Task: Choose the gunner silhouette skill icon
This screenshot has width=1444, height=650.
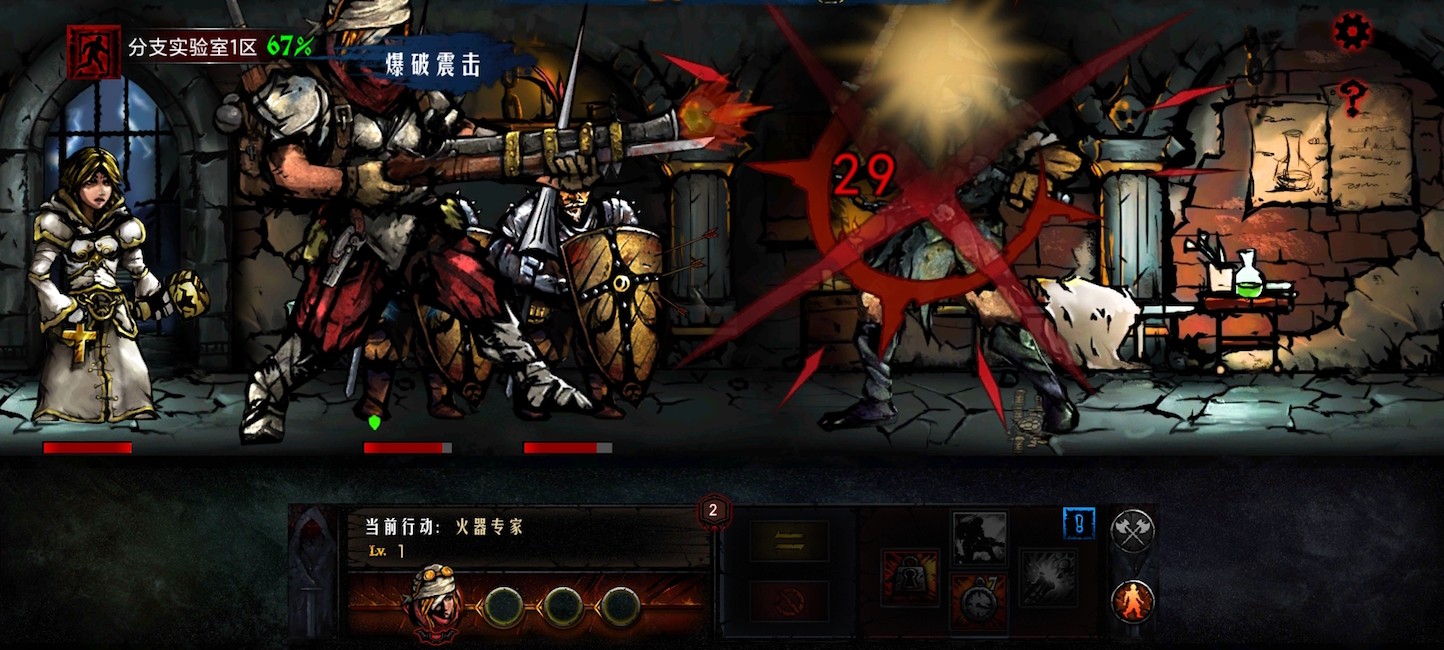Action: click(x=979, y=539)
